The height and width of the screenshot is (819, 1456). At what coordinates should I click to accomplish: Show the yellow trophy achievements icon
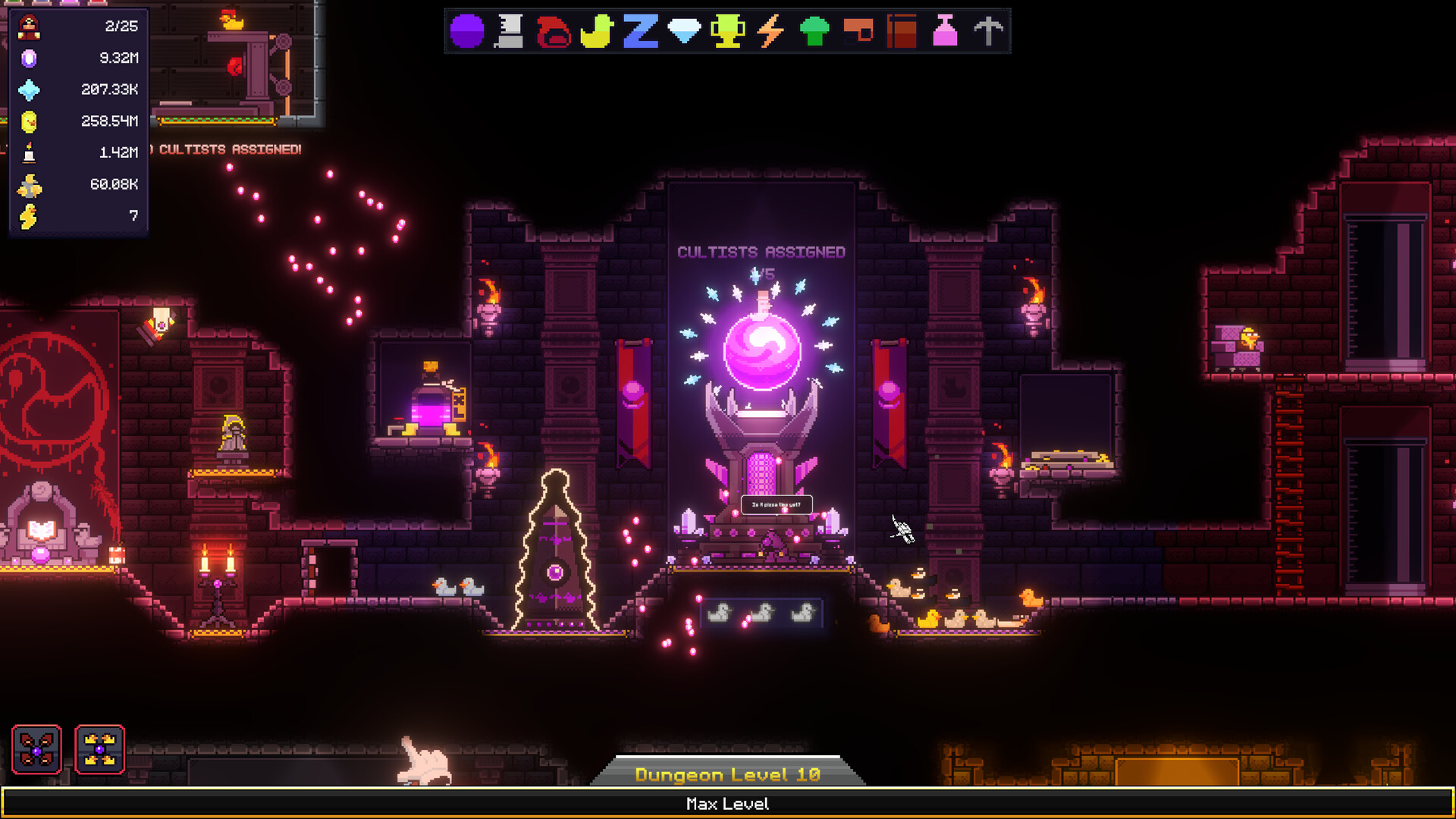727,32
